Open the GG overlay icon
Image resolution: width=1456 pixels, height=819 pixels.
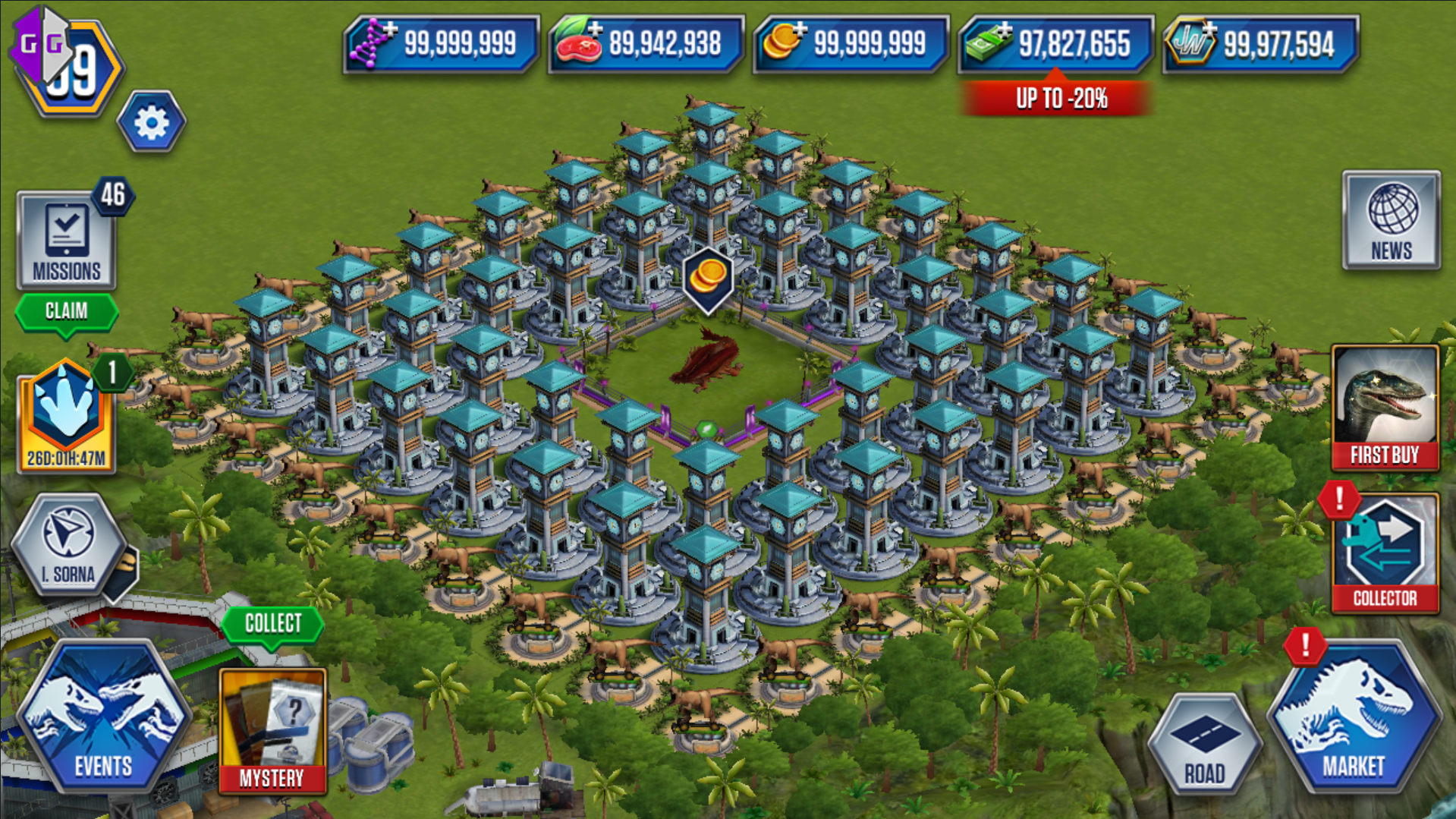pyautogui.click(x=42, y=44)
